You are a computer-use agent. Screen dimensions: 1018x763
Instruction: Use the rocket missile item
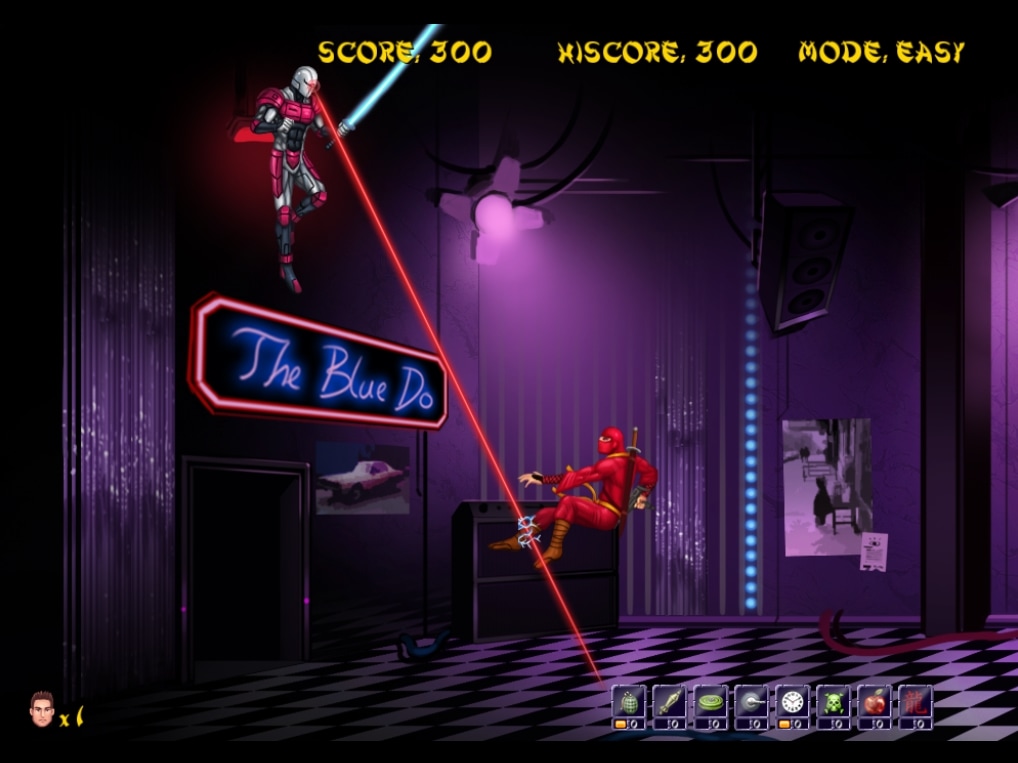click(x=669, y=702)
